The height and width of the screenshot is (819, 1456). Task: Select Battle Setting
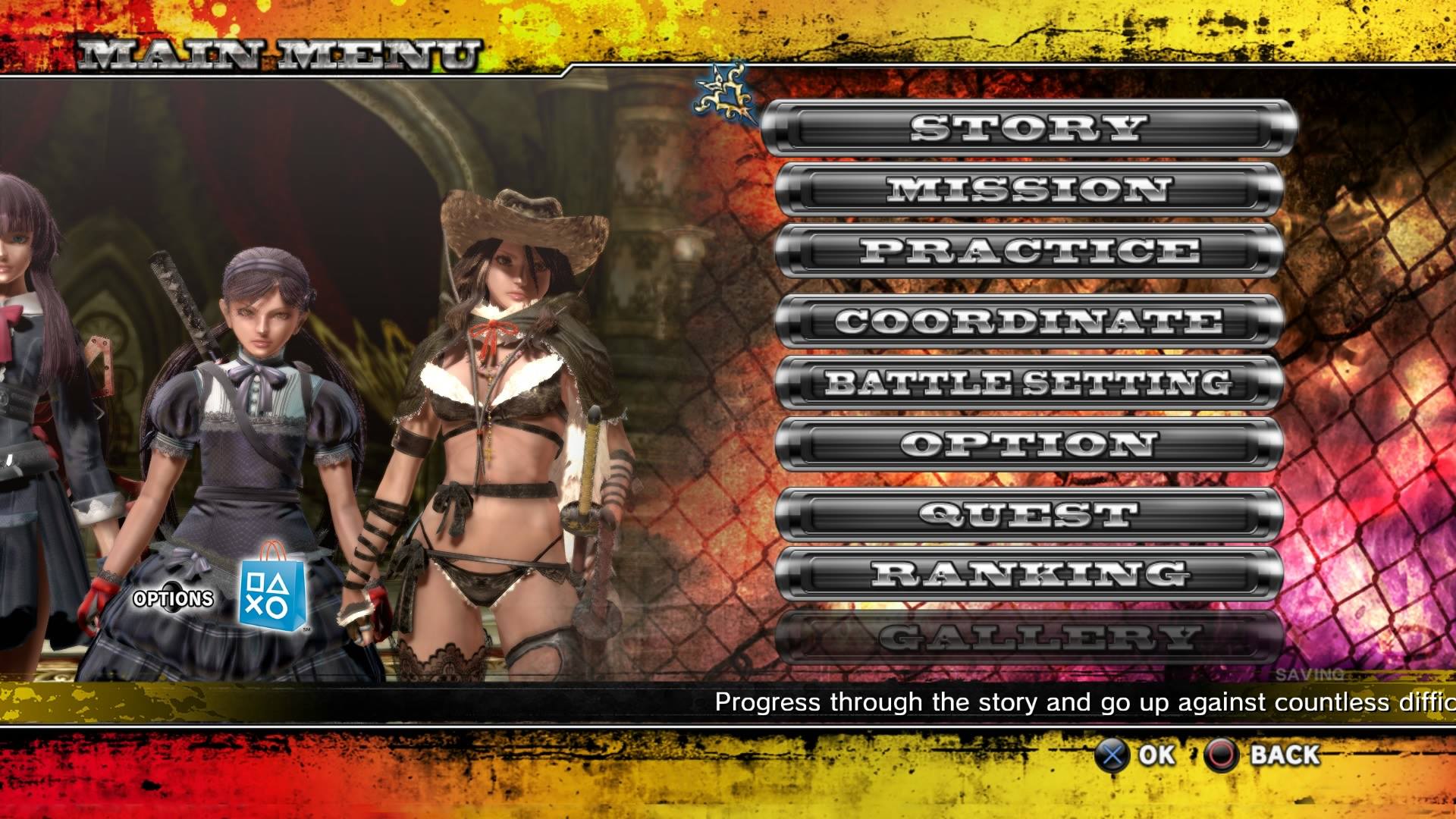coord(1028,383)
